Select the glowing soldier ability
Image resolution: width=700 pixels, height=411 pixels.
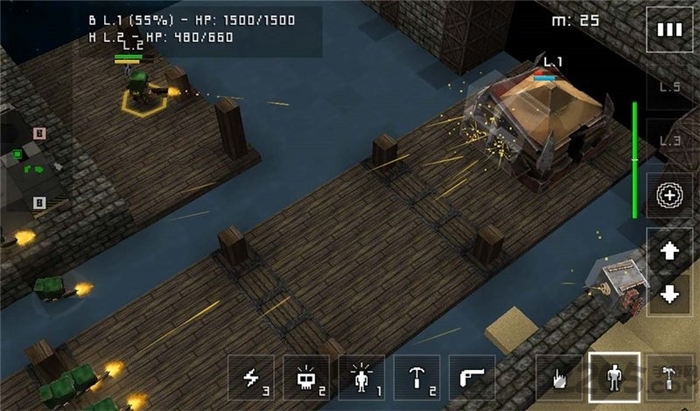point(362,379)
